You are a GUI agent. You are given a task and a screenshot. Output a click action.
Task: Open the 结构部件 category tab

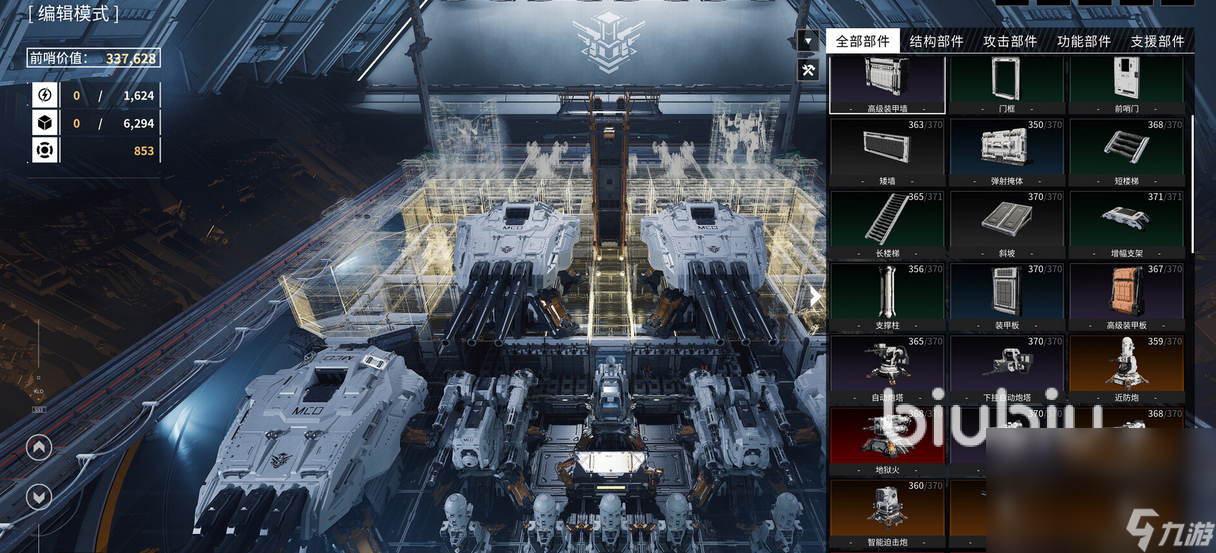click(936, 41)
